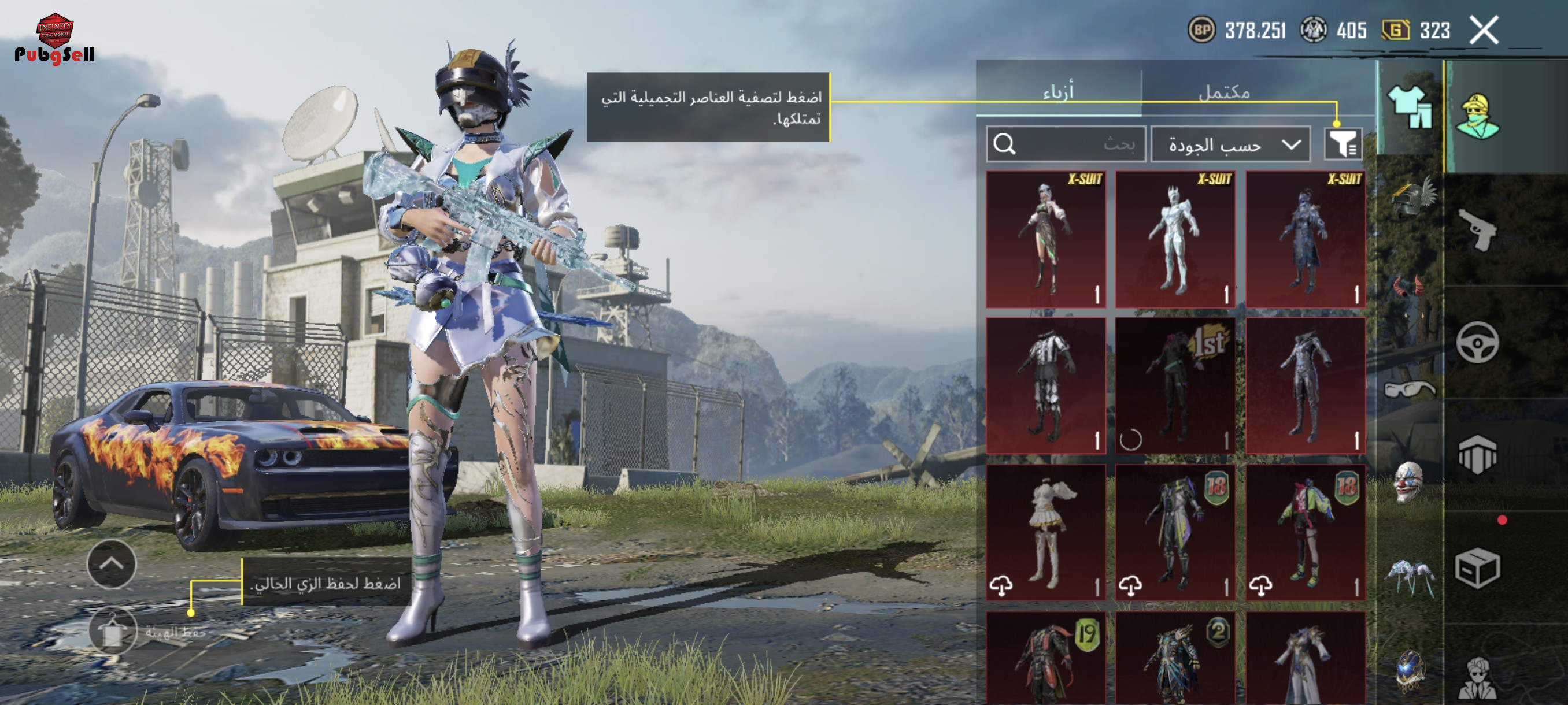Choose the dark blue X-Suit outfit
The image size is (1568, 705).
(x=1304, y=239)
